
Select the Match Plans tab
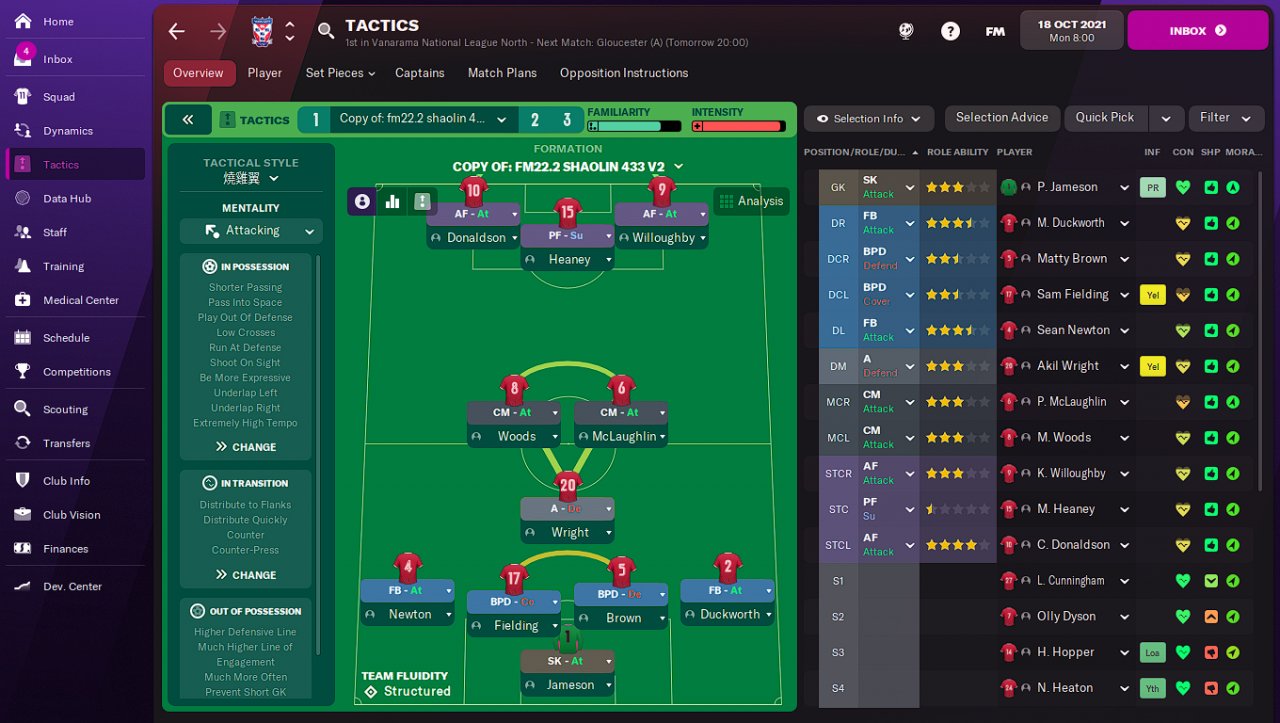coord(502,73)
